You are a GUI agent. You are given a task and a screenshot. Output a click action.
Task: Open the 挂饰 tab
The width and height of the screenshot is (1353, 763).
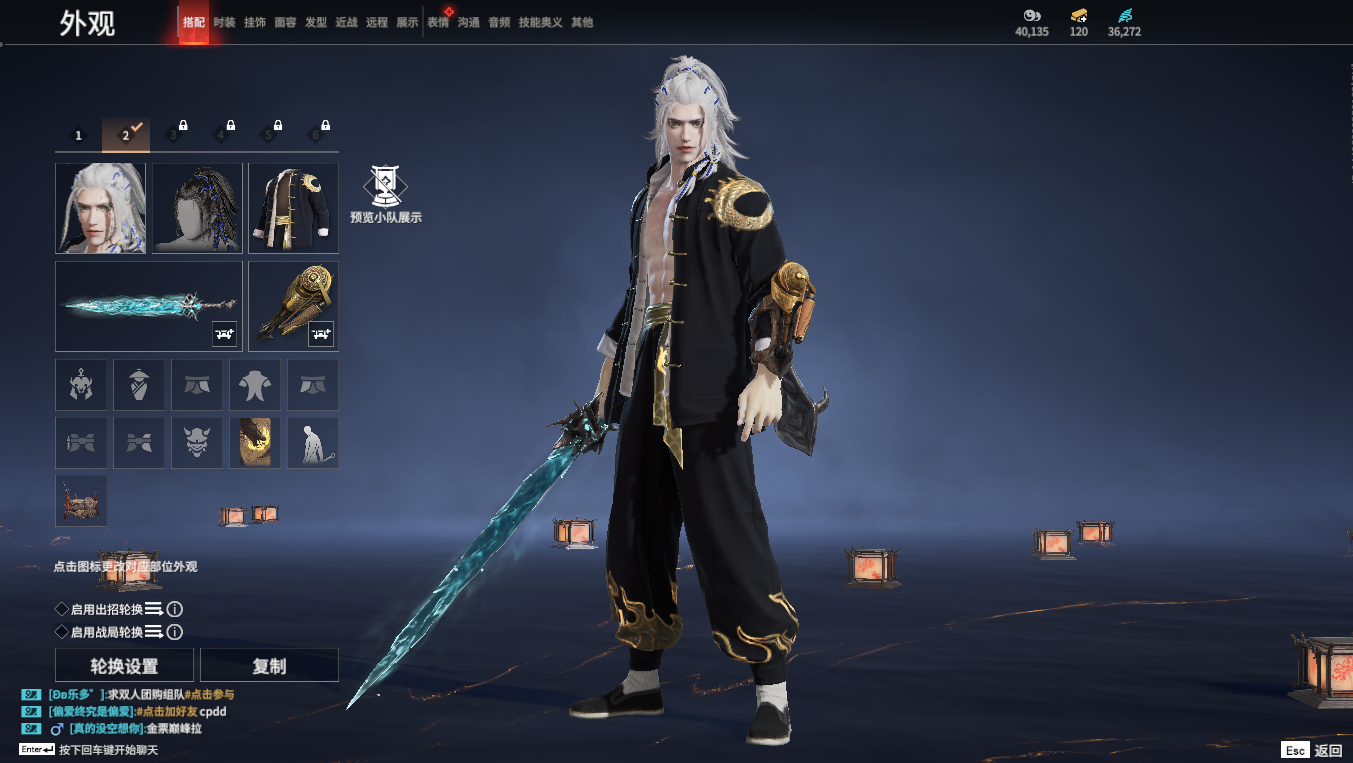[254, 22]
